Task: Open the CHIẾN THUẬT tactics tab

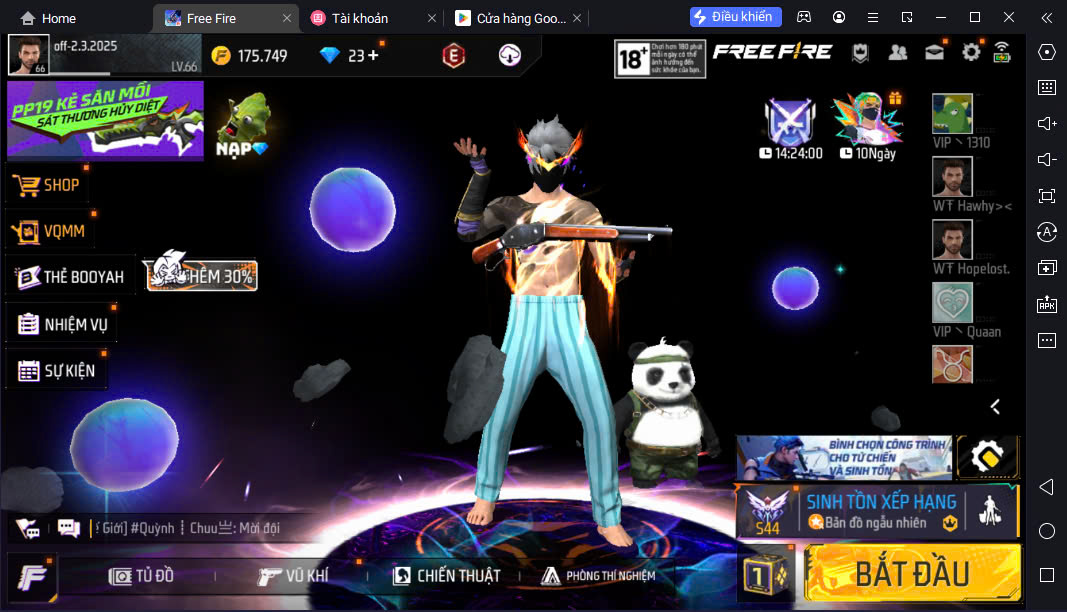Action: (x=445, y=575)
